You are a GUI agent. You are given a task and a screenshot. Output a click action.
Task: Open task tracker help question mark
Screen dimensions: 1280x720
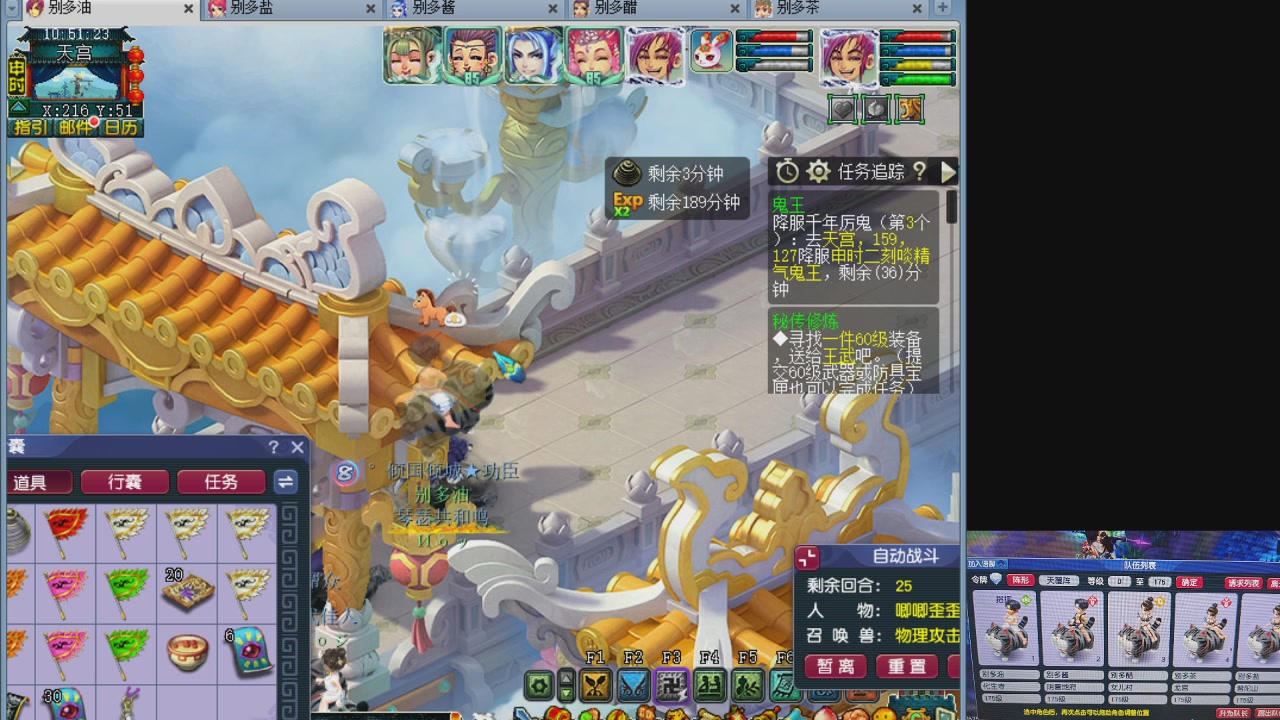(920, 171)
